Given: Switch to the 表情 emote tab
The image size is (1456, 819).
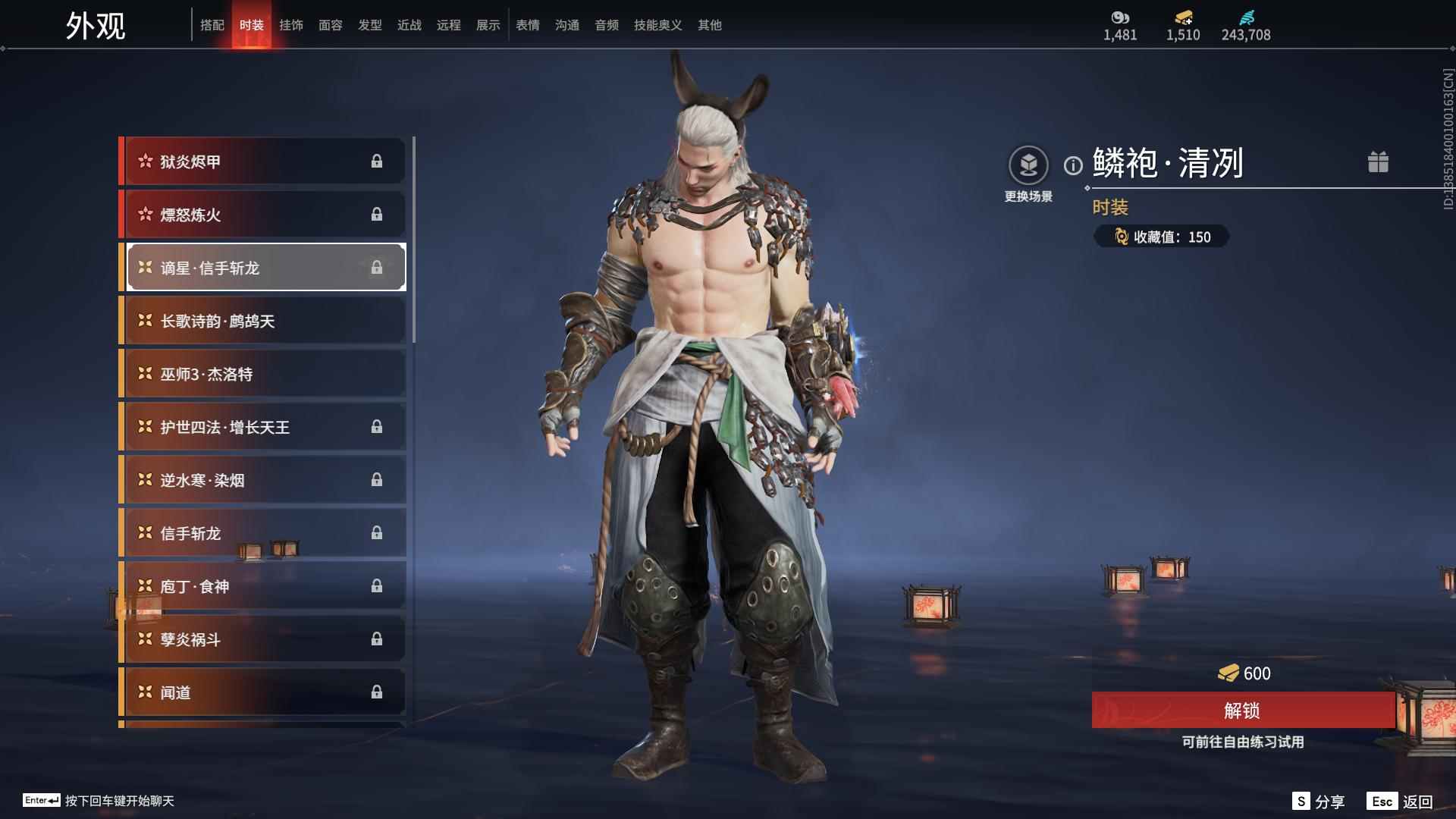Looking at the screenshot, I should click(528, 25).
